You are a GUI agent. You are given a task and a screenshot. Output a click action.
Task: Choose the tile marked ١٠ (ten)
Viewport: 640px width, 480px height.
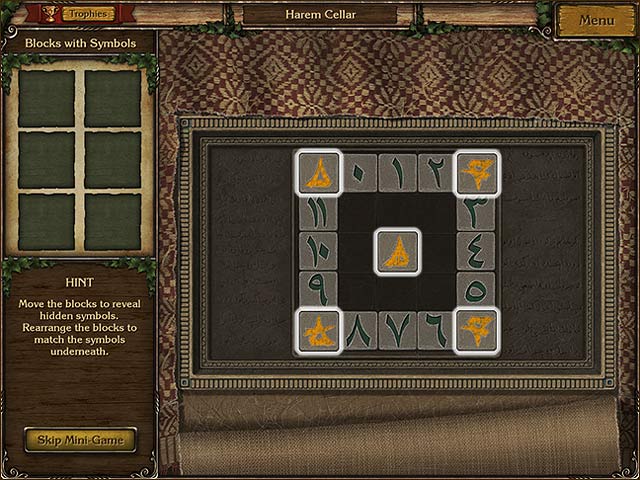[x=318, y=251]
